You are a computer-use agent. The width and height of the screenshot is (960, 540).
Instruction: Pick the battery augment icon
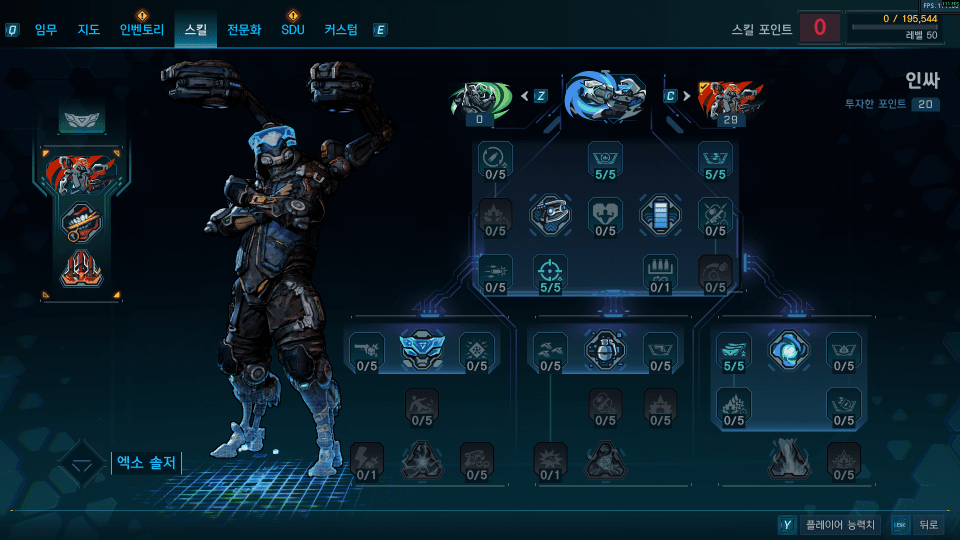point(660,214)
